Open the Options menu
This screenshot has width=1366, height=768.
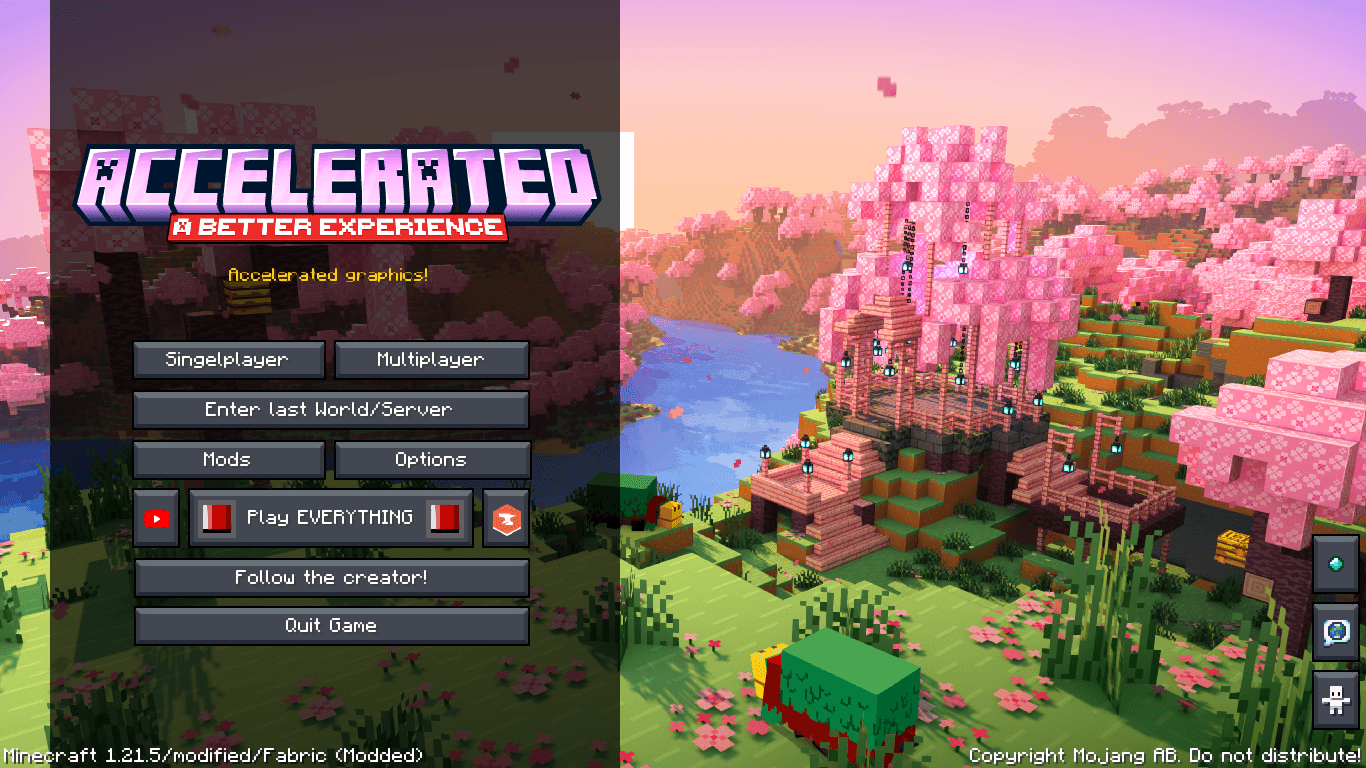[432, 459]
